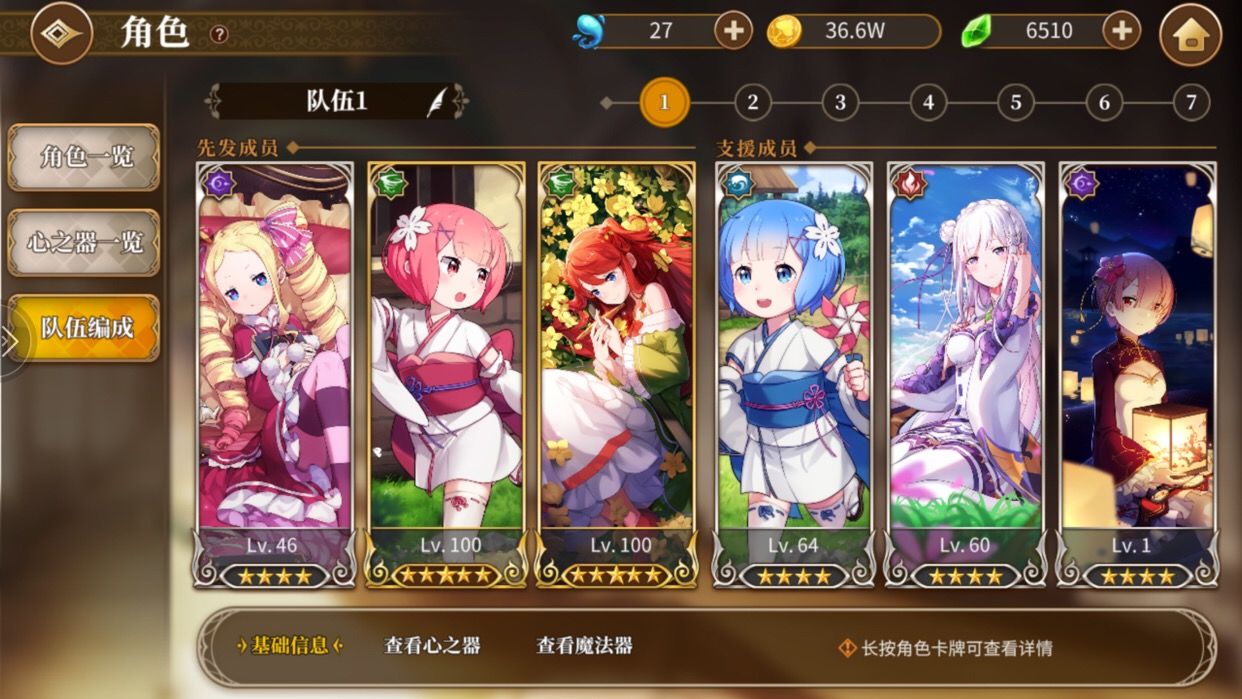1242x699 pixels.
Task: Go back using the top-left arrow button
Action: tap(61, 33)
